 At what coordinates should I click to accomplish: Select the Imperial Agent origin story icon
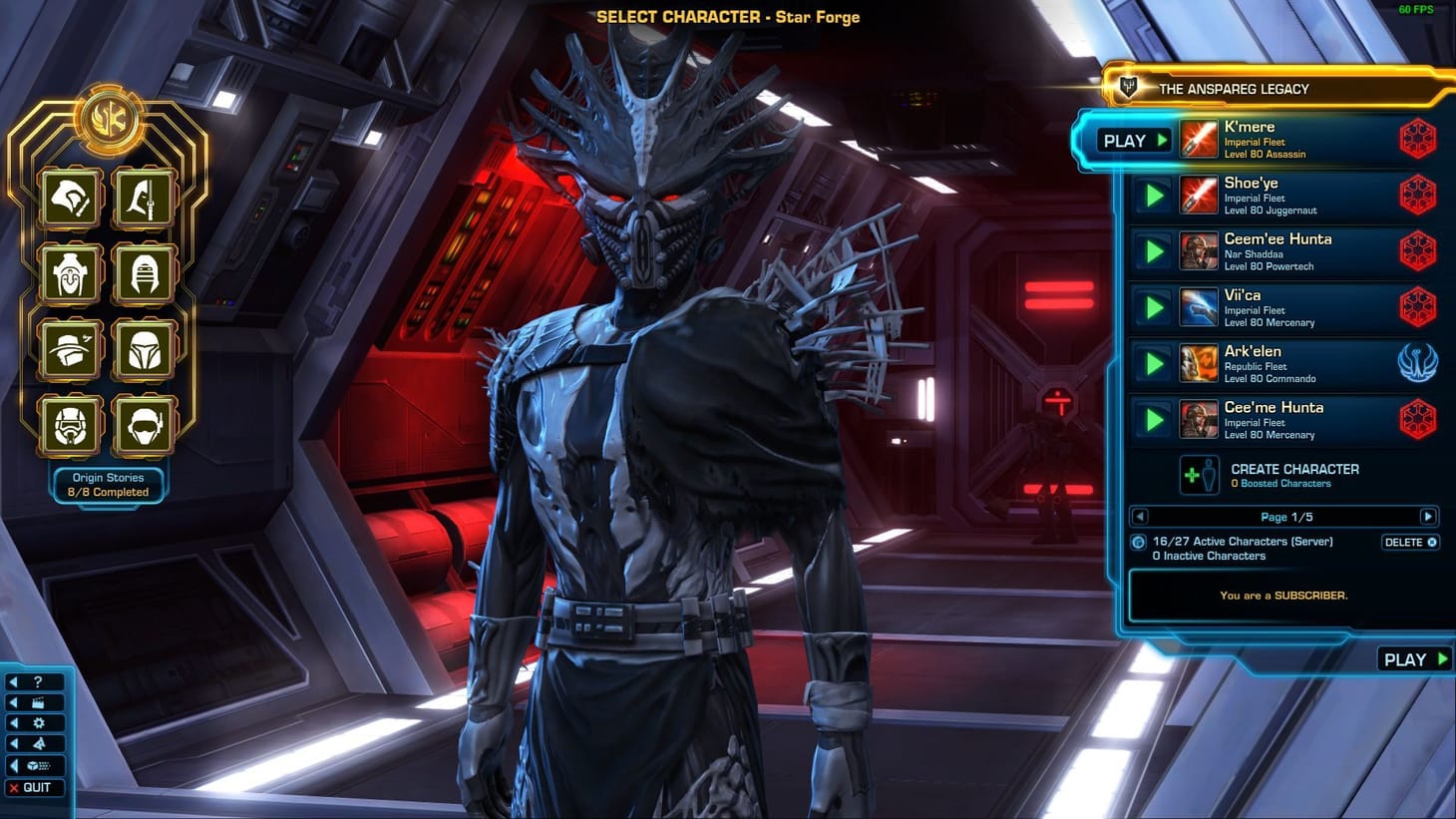tap(145, 423)
